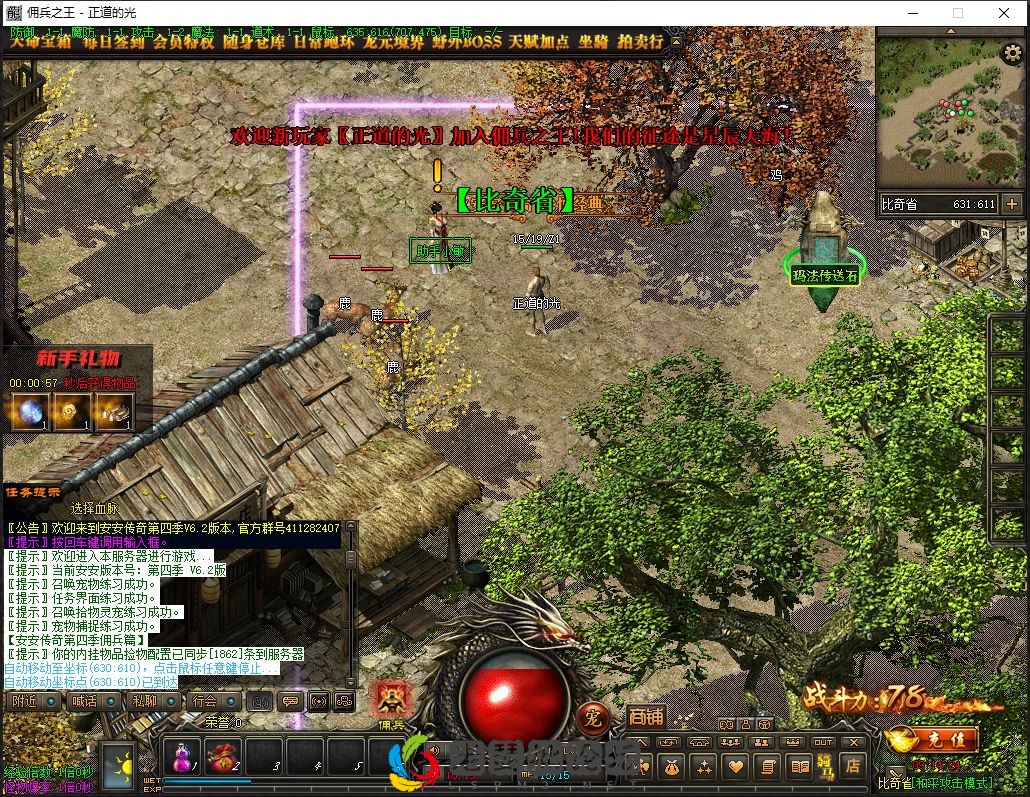Open the gear settings icon above the minimap
The width and height of the screenshot is (1030, 797).
1012,54
